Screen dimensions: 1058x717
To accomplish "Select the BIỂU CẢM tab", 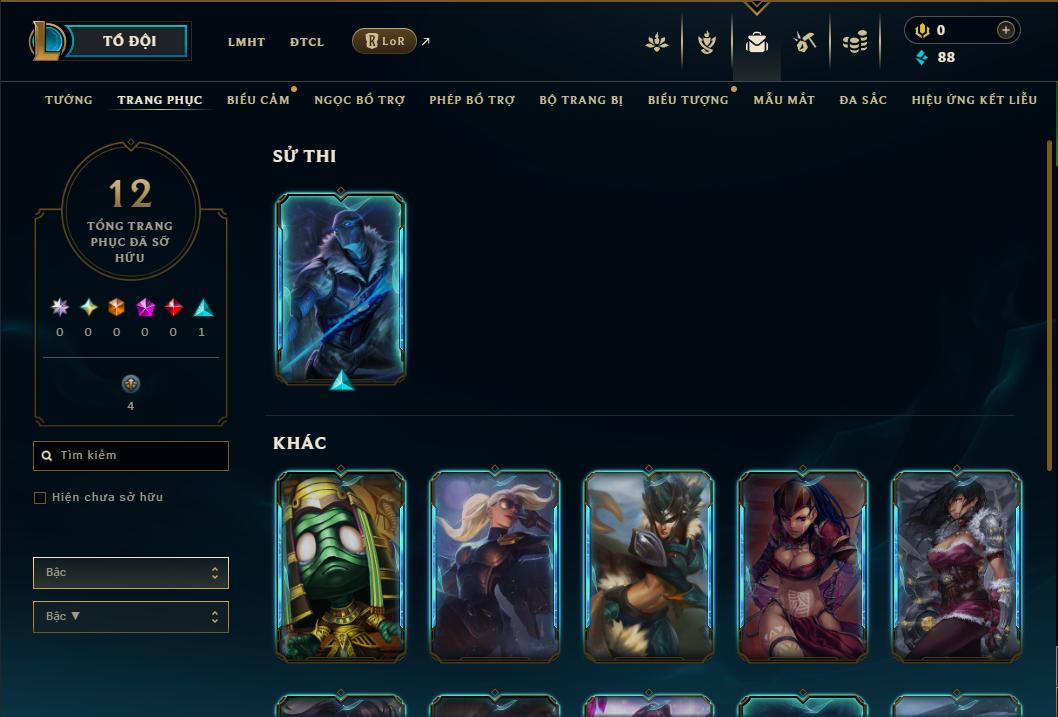I will tap(258, 100).
